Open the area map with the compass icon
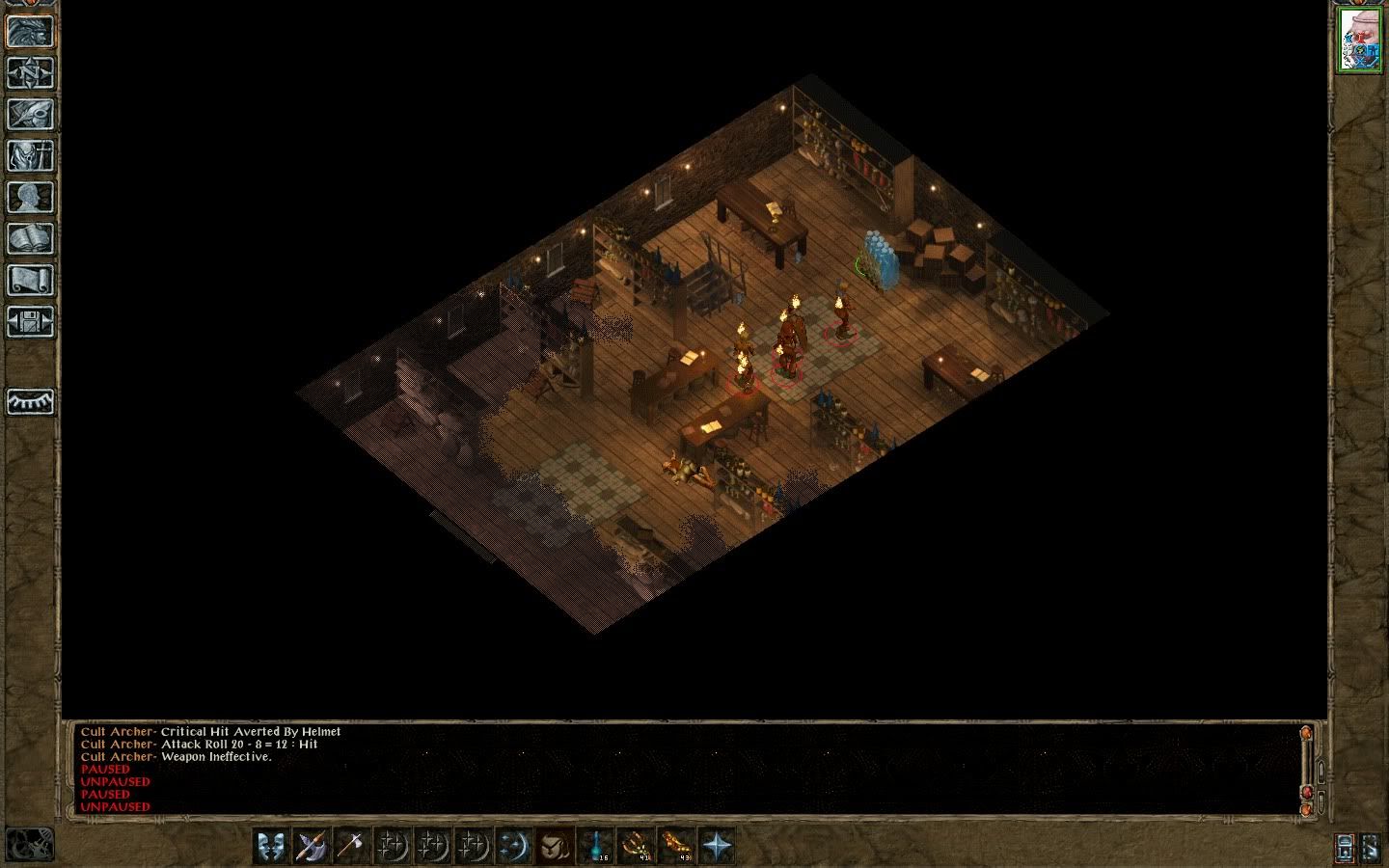 point(31,72)
